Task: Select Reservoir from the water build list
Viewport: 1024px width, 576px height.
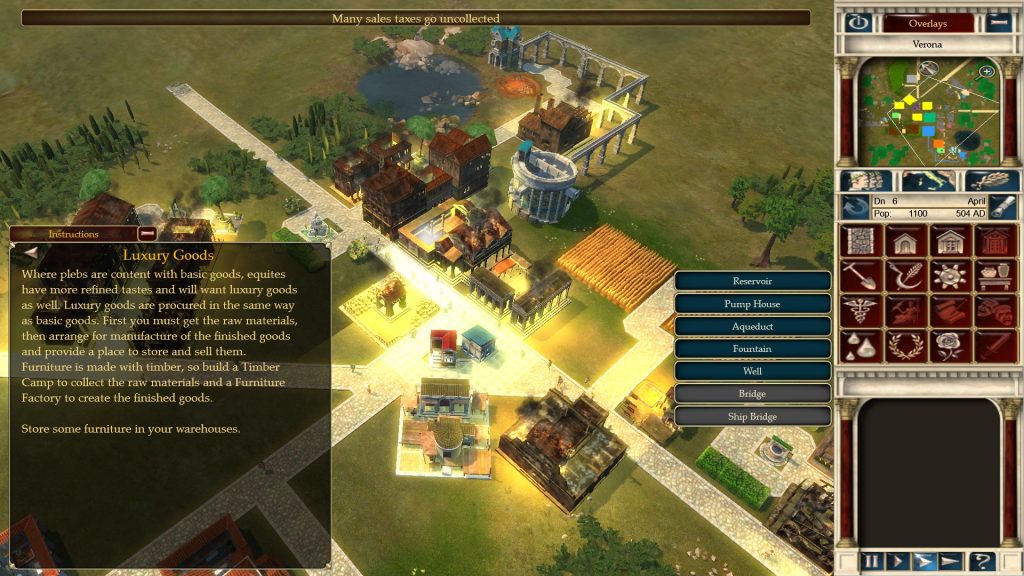Action: (x=752, y=282)
